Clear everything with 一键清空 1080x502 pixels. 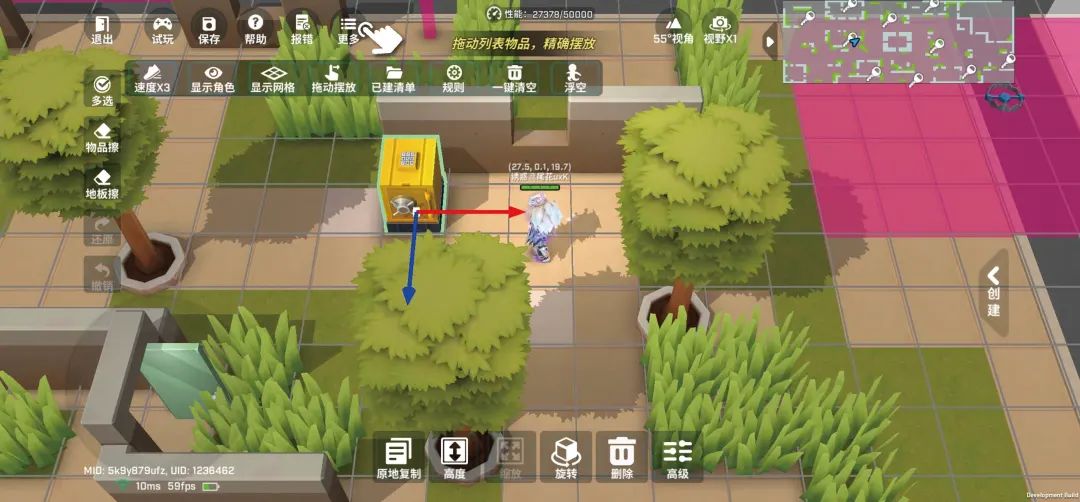(515, 78)
